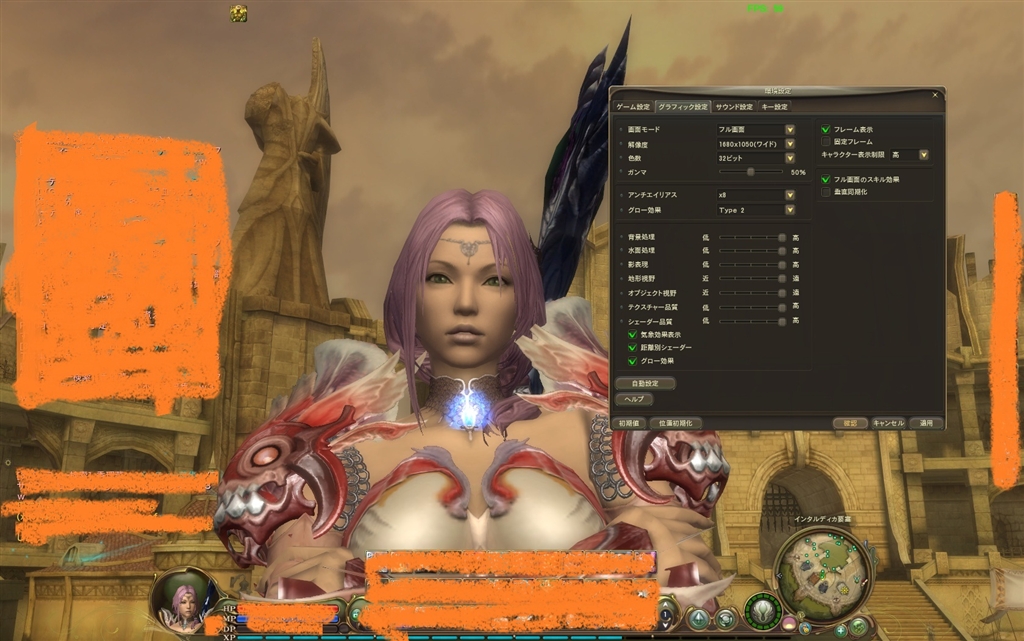The height and width of the screenshot is (641, 1024).
Task: Open the キャラクター表示制限 dropdown
Action: click(923, 155)
